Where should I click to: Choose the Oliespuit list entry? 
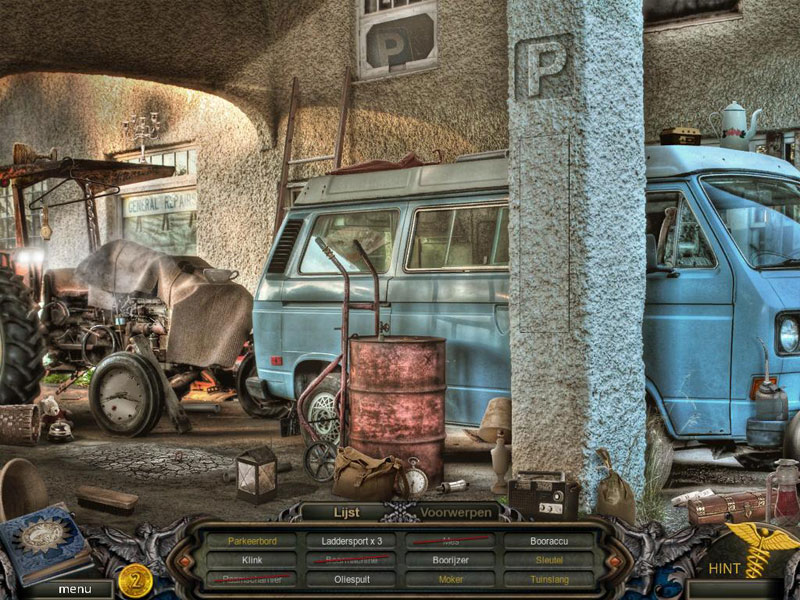coord(352,579)
